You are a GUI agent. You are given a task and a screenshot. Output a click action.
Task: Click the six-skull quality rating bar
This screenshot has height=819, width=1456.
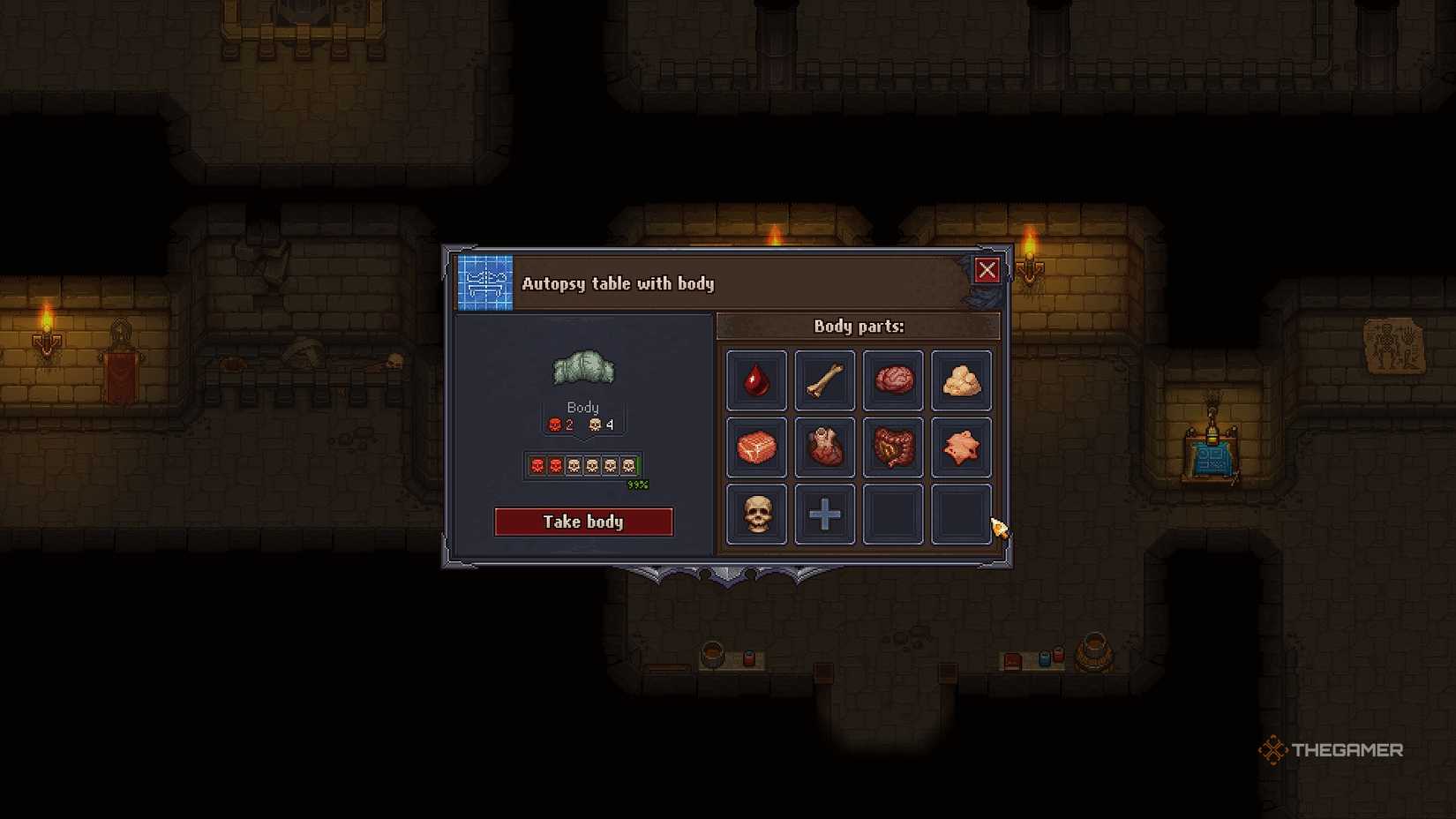click(x=582, y=465)
